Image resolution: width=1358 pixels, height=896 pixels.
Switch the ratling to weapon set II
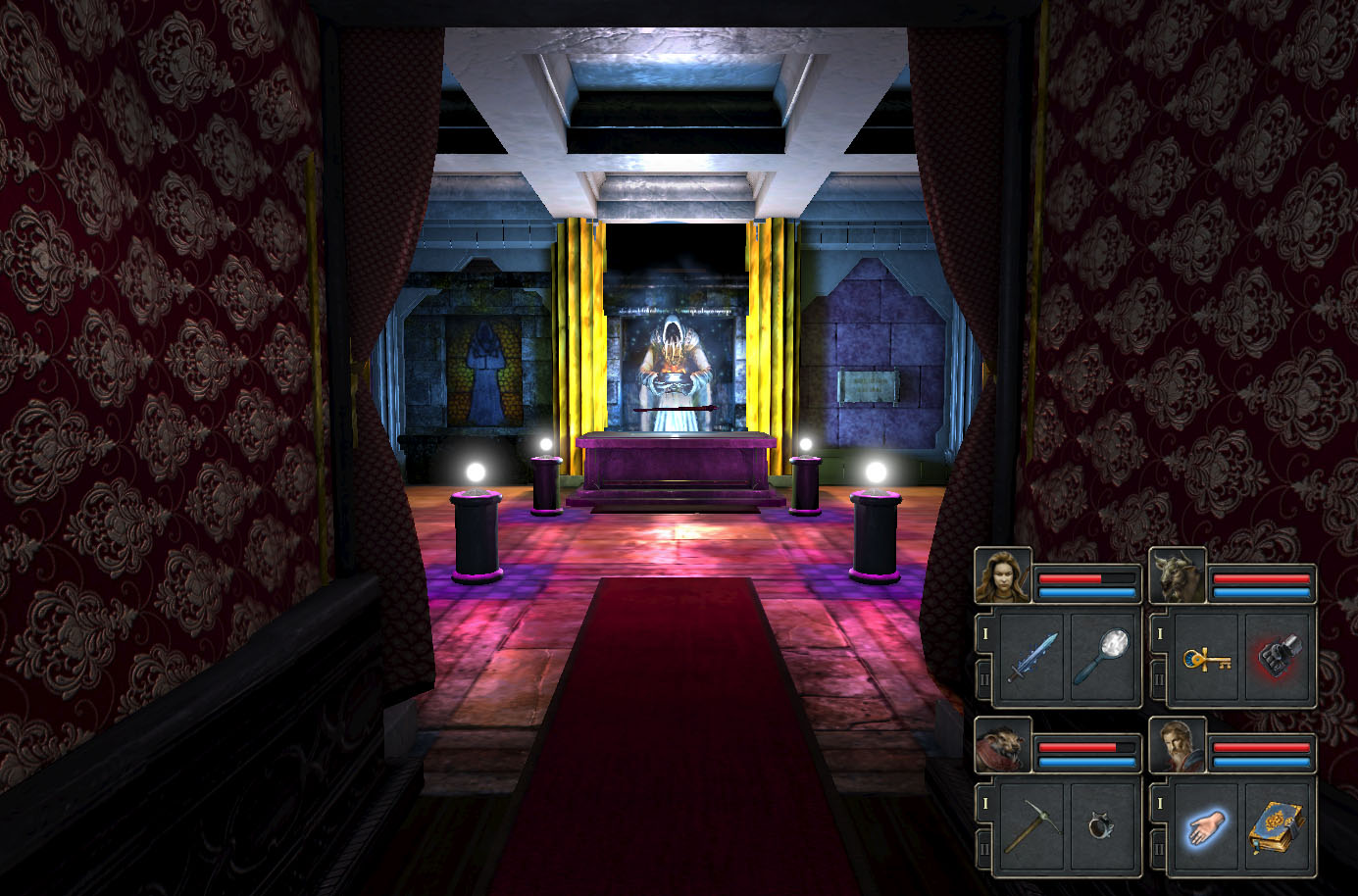[984, 848]
